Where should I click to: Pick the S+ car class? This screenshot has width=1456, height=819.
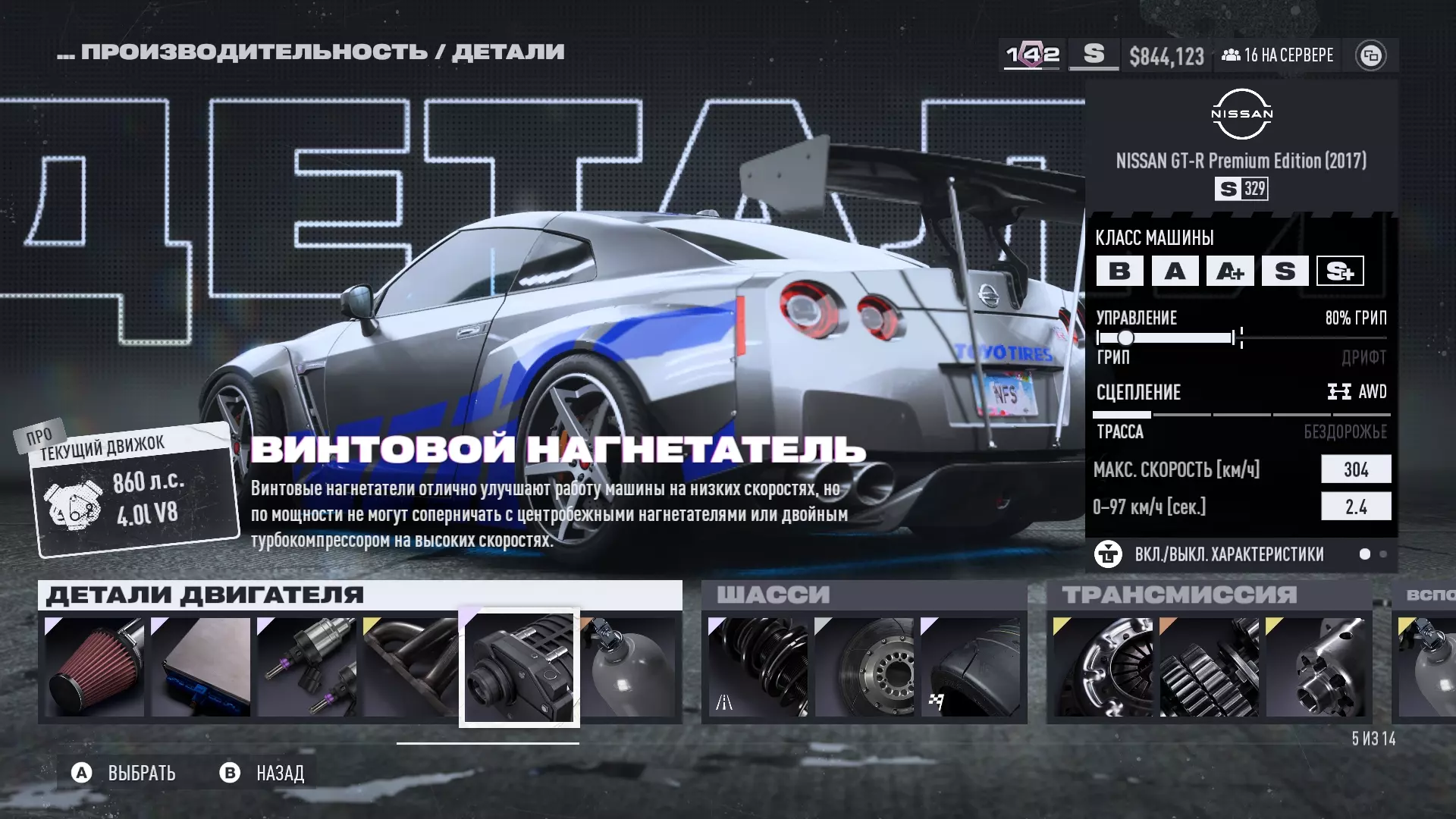click(1340, 271)
